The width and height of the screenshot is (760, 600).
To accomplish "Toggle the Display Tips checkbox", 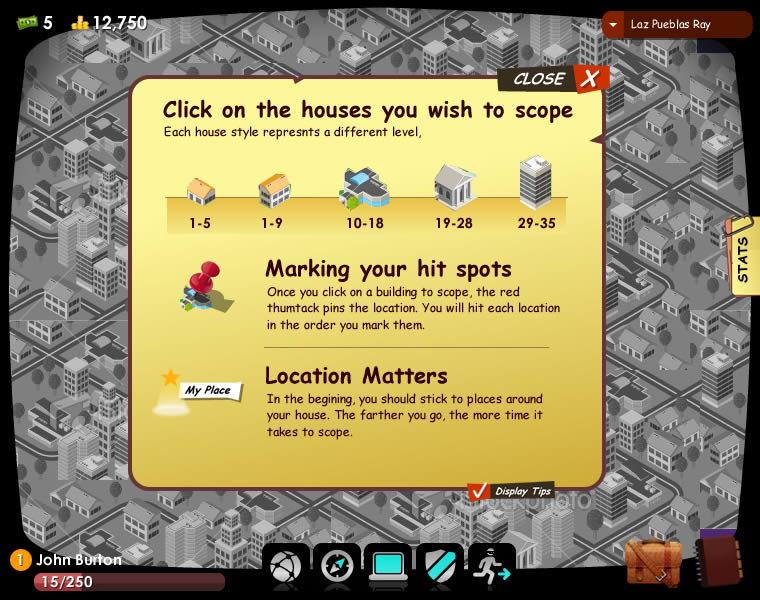I will 479,491.
